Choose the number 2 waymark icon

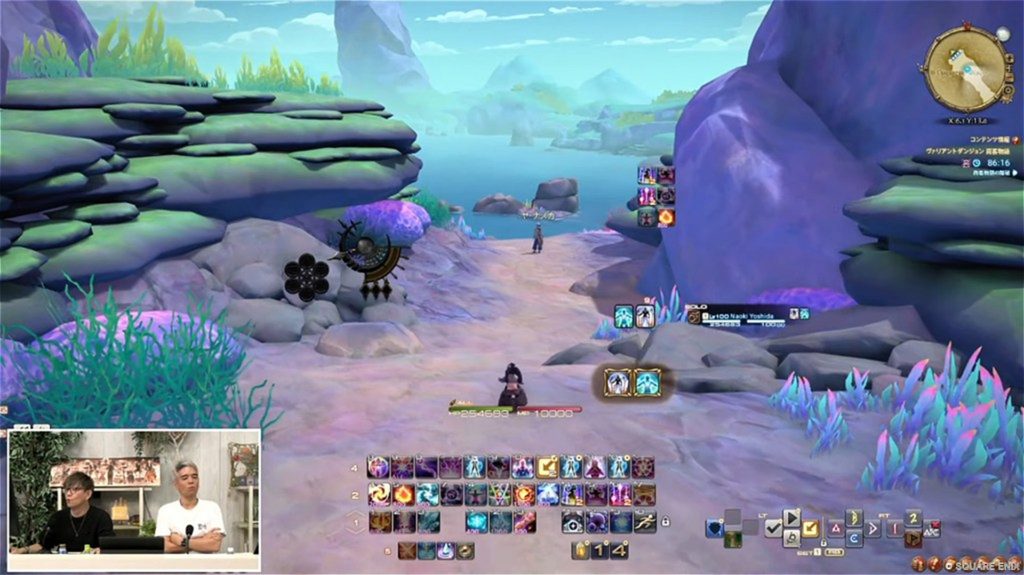912,518
